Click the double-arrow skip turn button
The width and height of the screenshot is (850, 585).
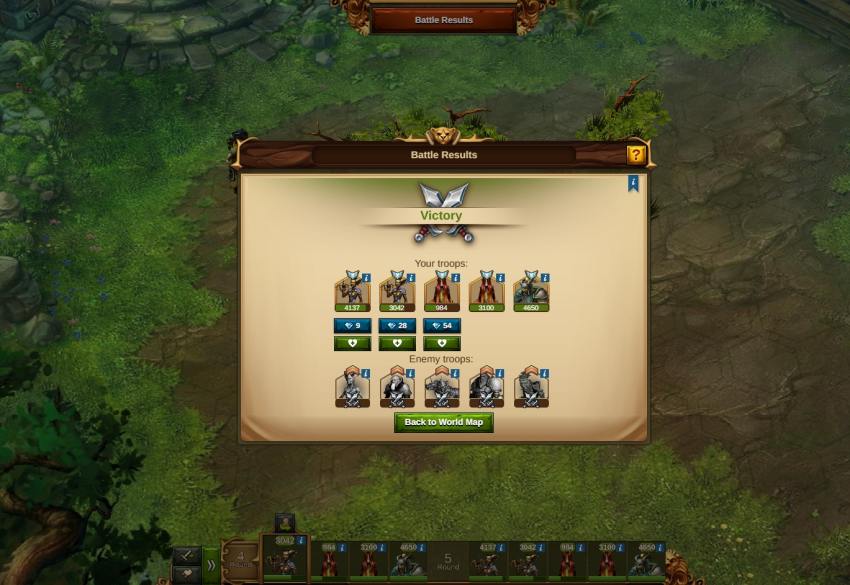point(211,565)
